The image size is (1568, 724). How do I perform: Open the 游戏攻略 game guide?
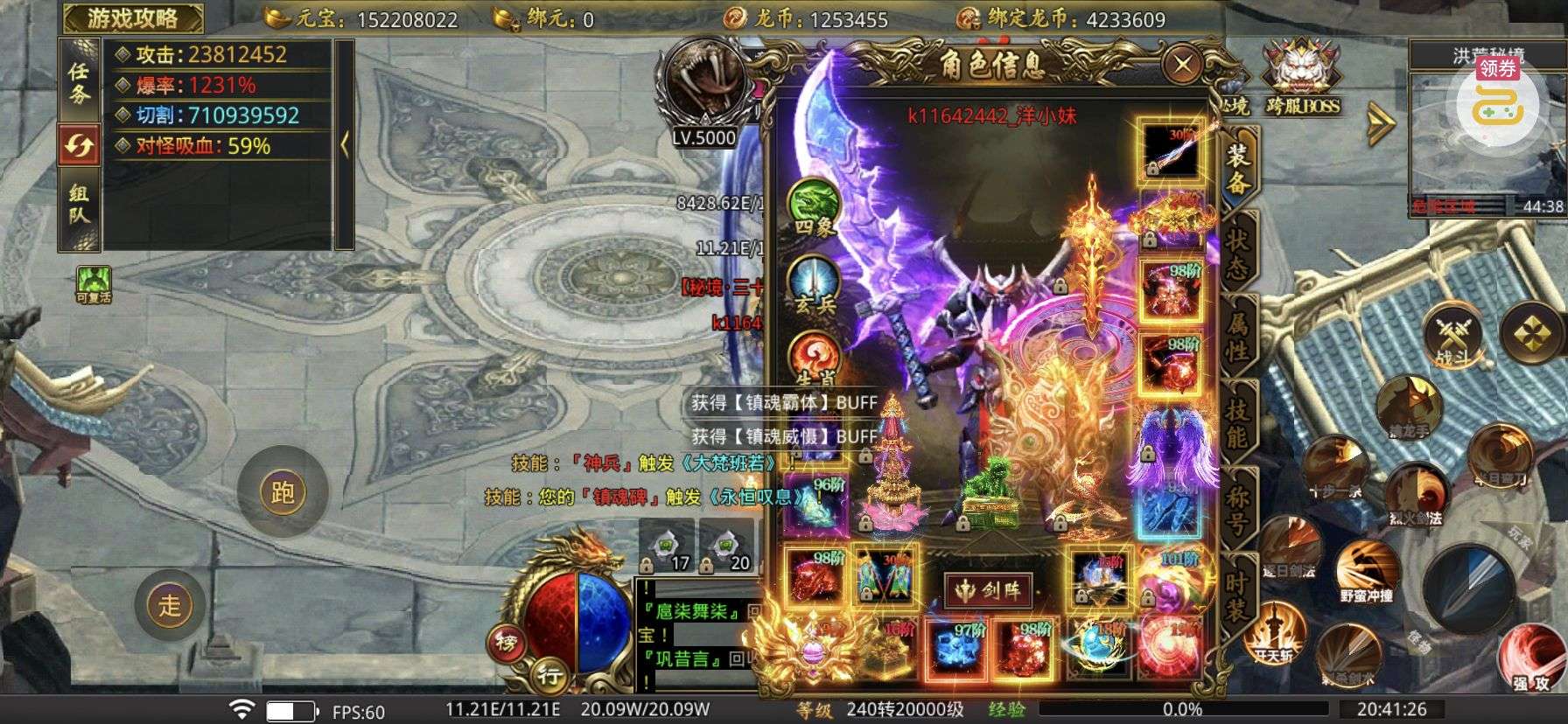click(x=133, y=17)
